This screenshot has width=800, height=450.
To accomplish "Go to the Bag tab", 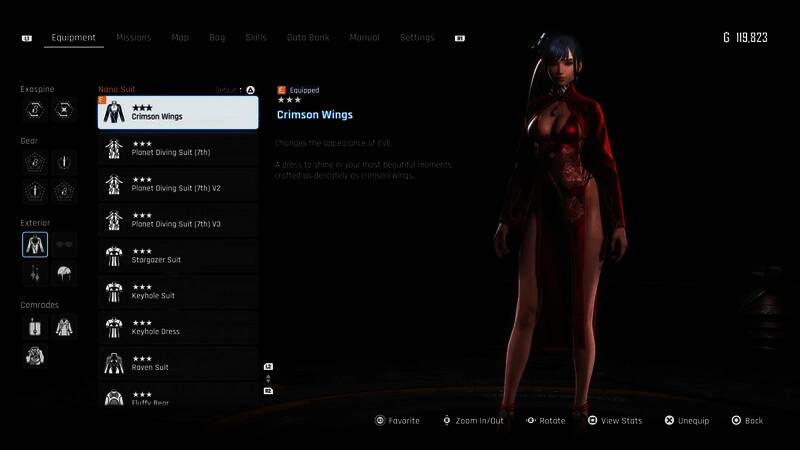I will pos(217,38).
